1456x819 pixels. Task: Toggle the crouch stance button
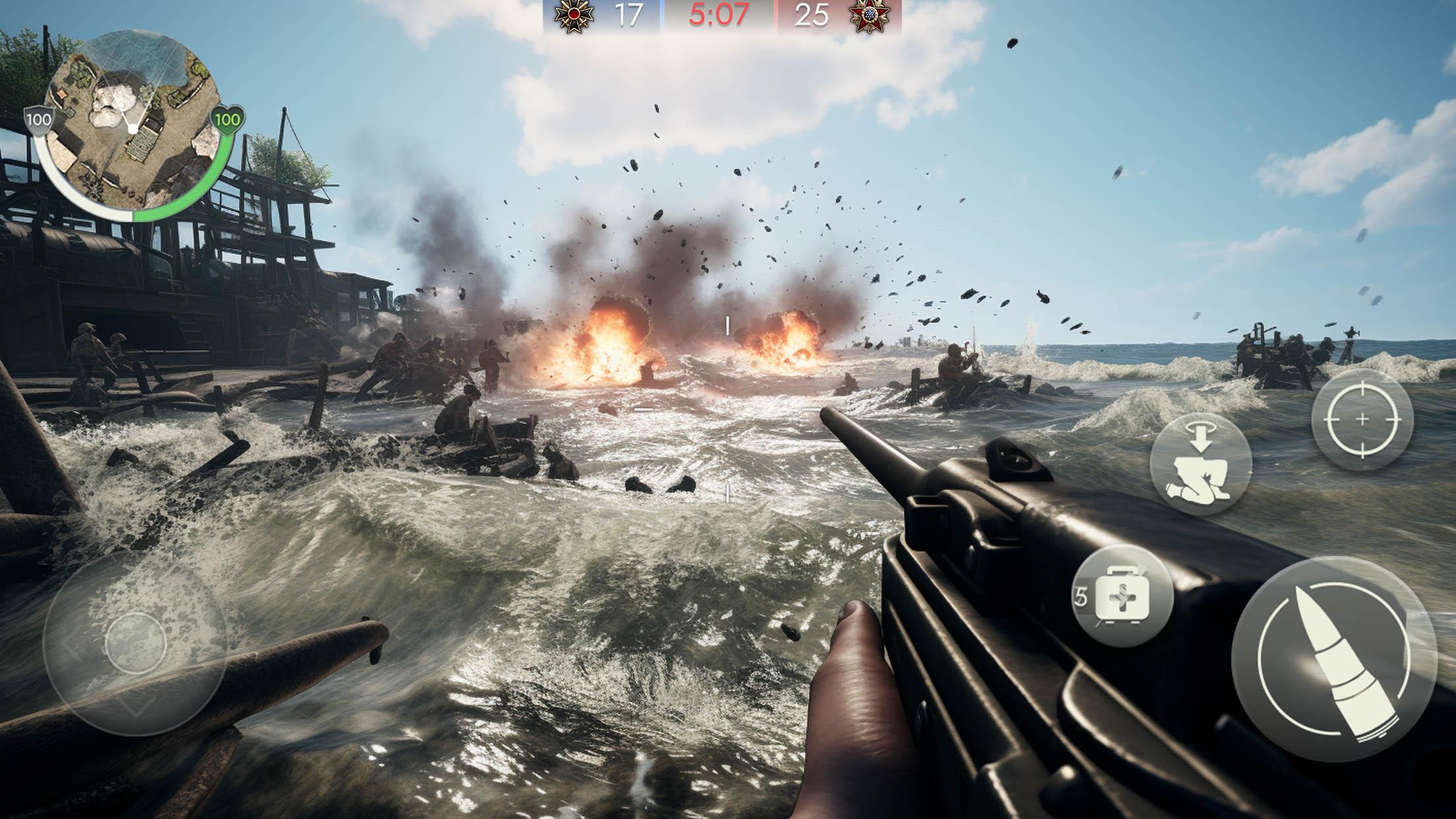coord(1200,464)
